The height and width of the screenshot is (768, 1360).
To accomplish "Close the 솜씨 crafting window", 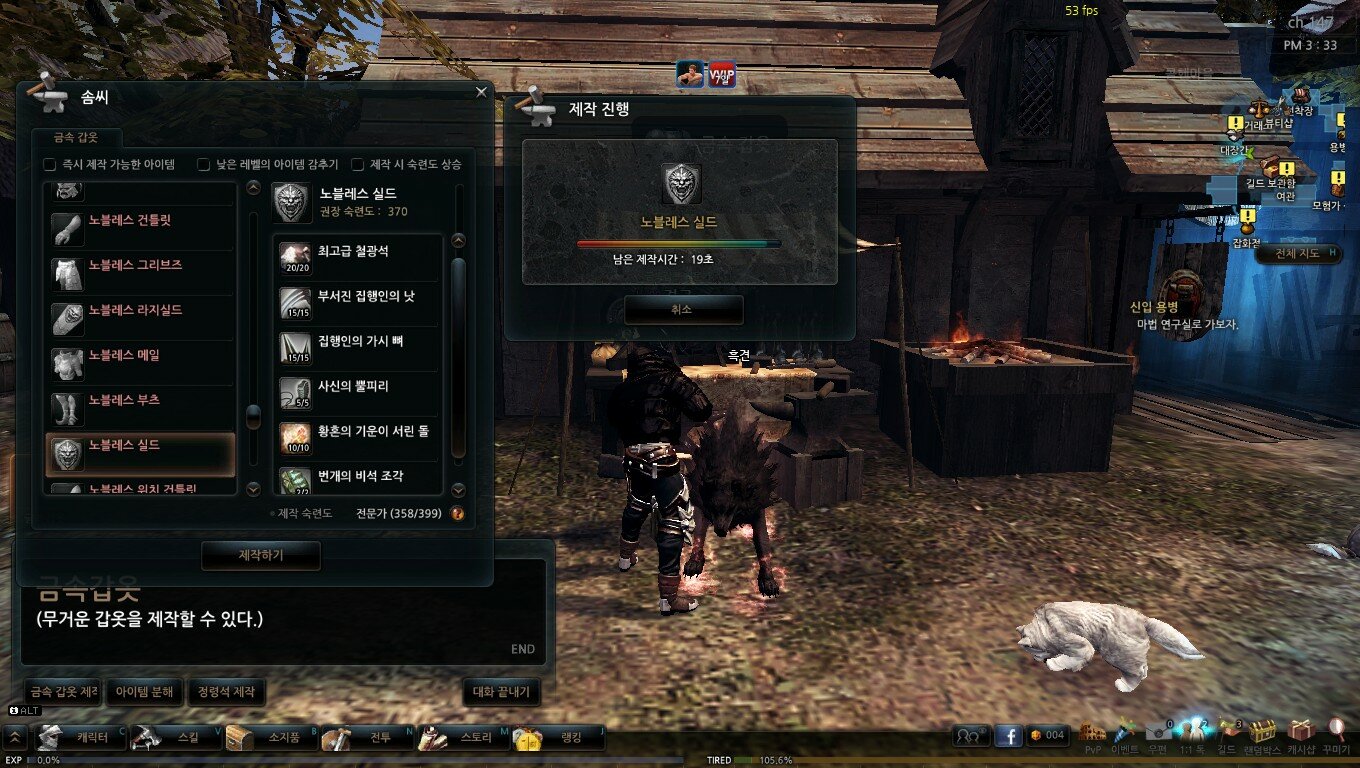I will click(x=481, y=92).
